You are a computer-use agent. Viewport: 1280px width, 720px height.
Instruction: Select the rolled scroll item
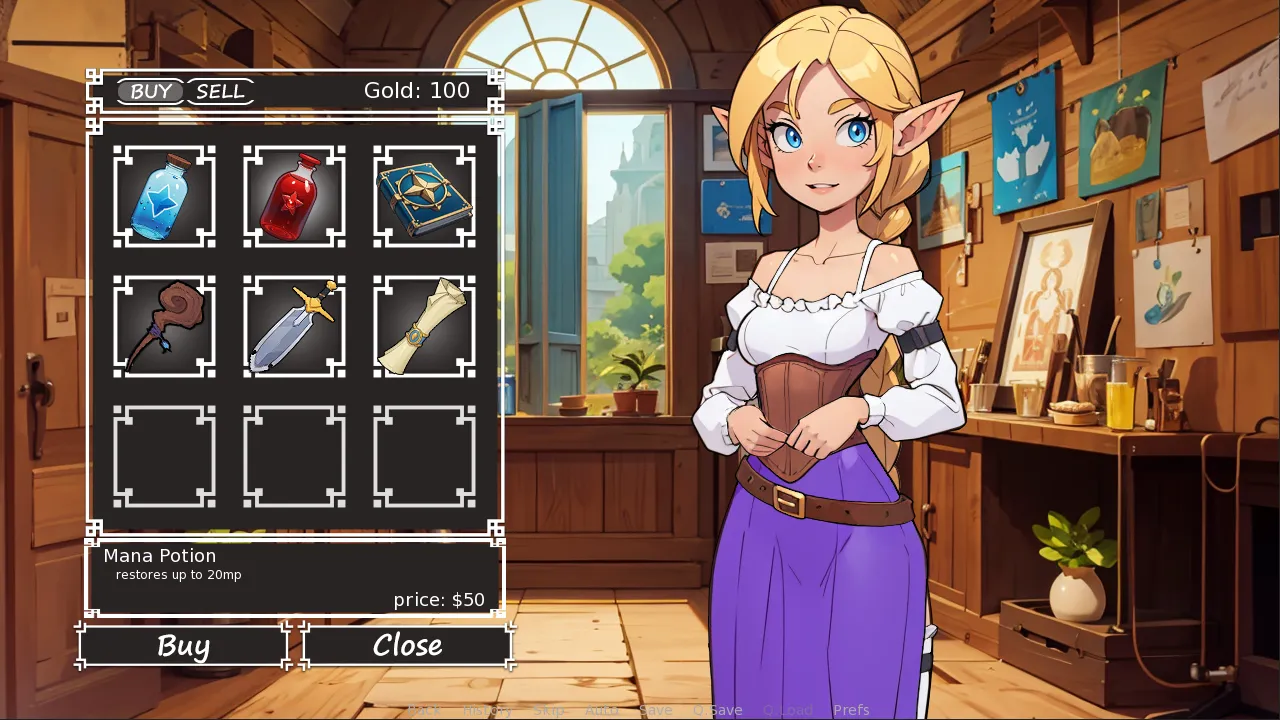(x=424, y=326)
